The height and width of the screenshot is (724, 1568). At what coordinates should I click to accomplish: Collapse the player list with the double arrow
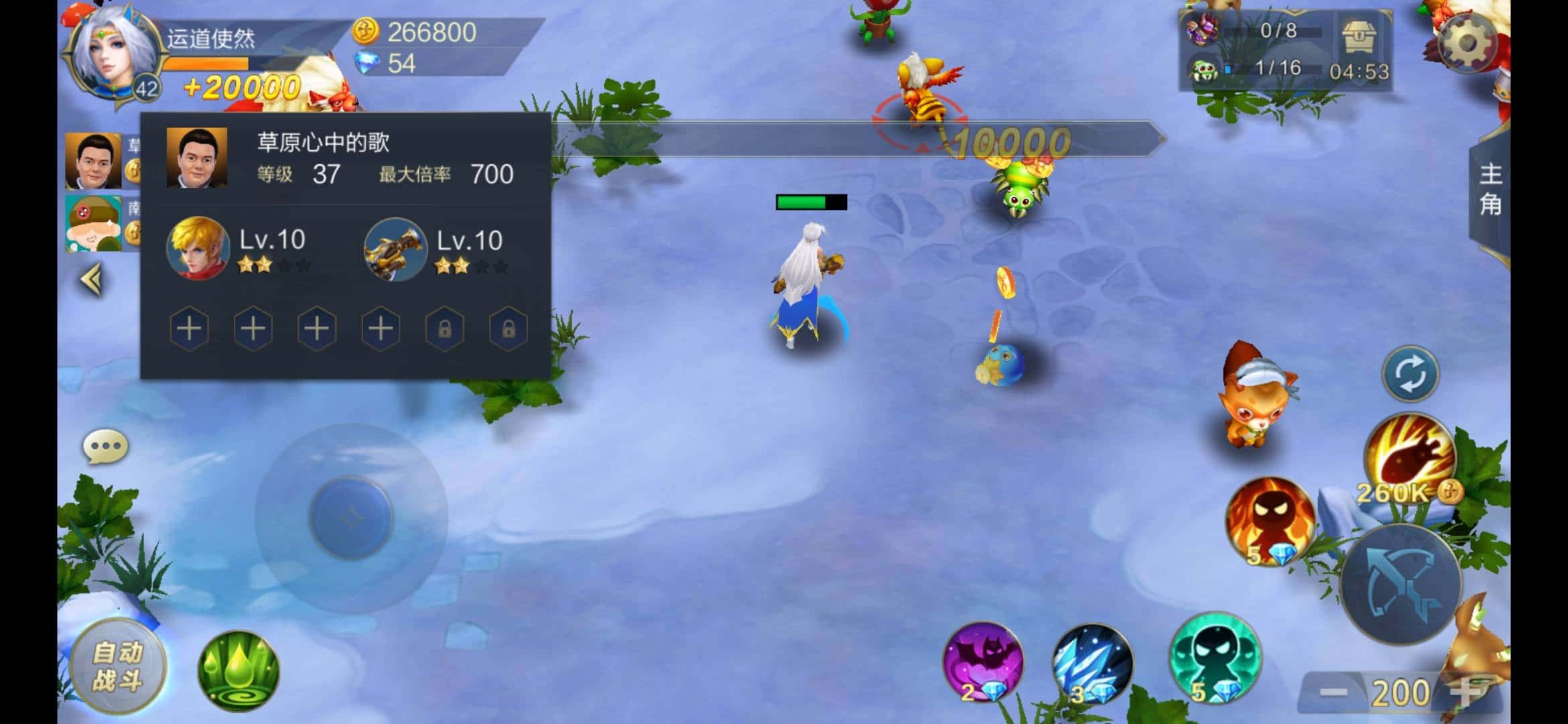click(x=92, y=280)
